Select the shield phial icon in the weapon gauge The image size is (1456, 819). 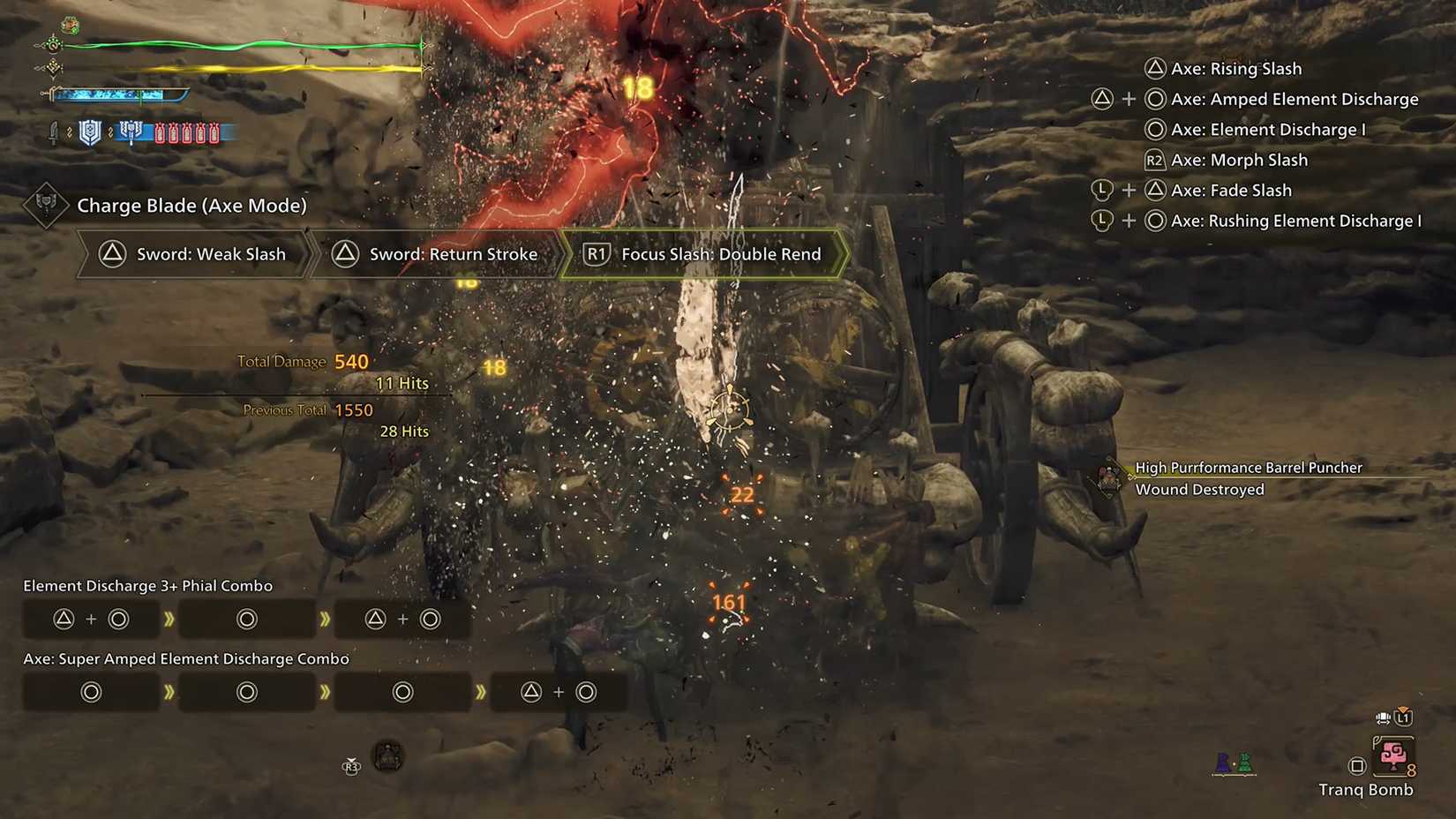tap(91, 132)
